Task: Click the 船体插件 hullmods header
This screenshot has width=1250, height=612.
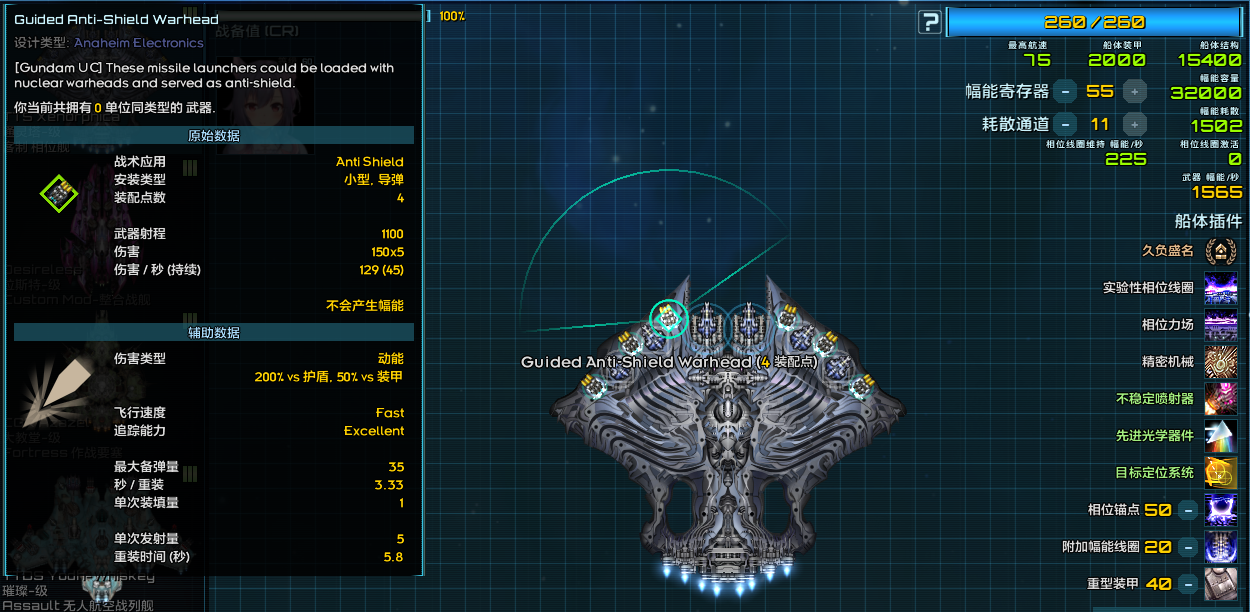Action: (1208, 221)
